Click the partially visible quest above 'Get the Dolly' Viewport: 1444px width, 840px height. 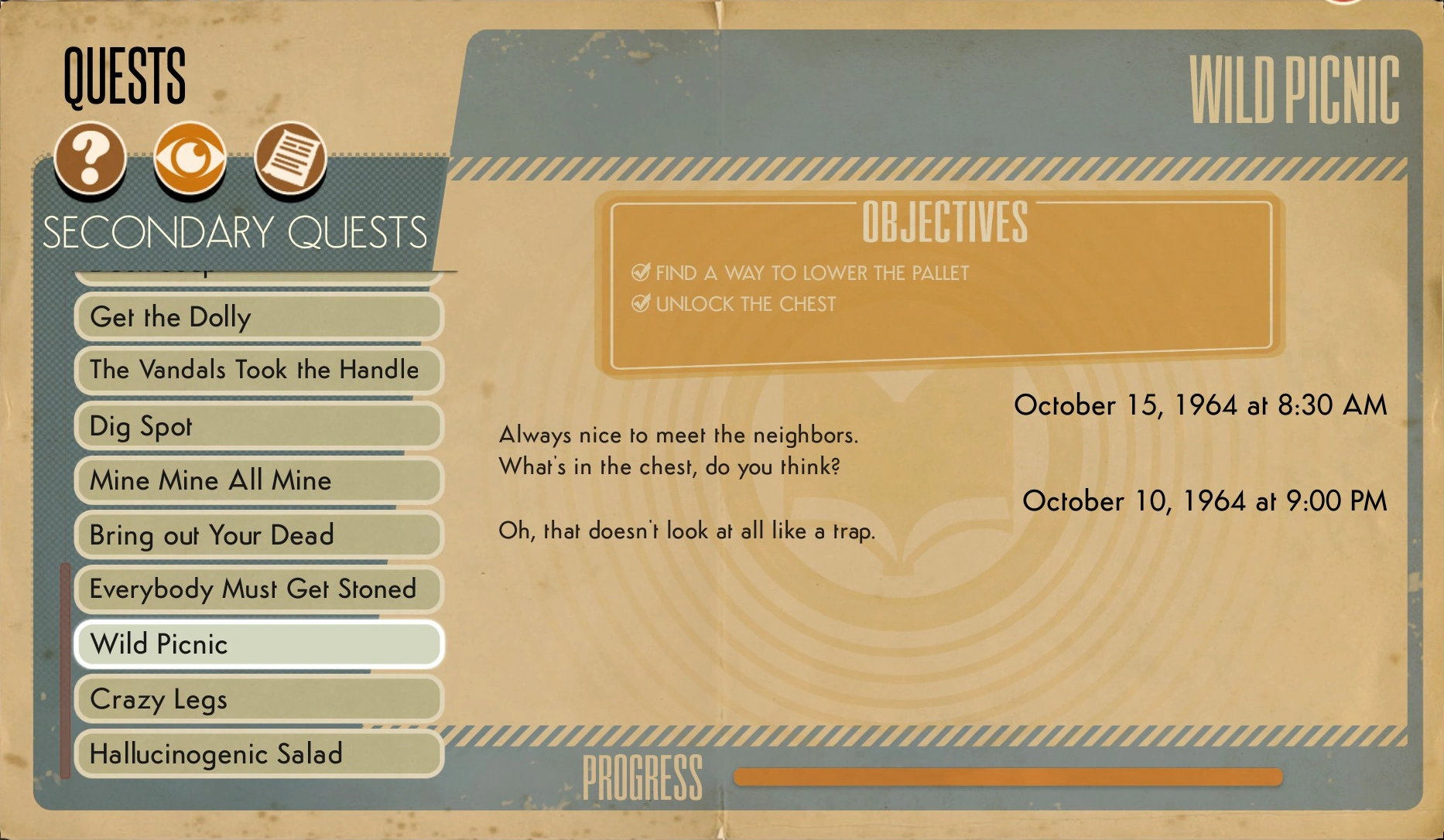point(257,269)
